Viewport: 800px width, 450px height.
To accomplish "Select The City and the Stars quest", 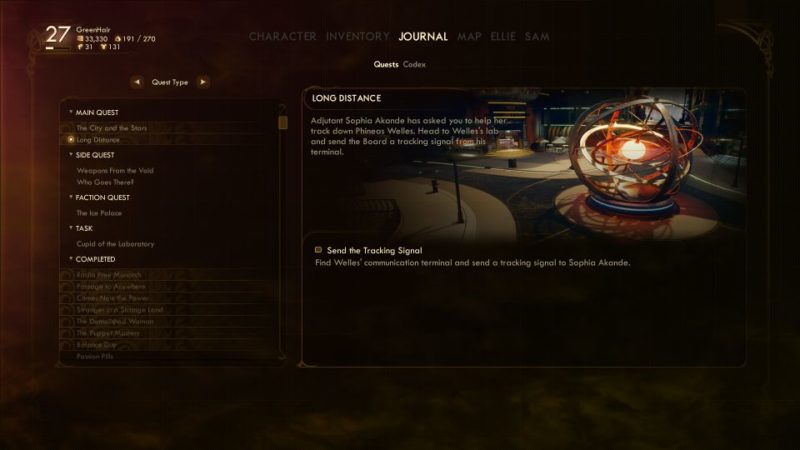I will (x=110, y=127).
